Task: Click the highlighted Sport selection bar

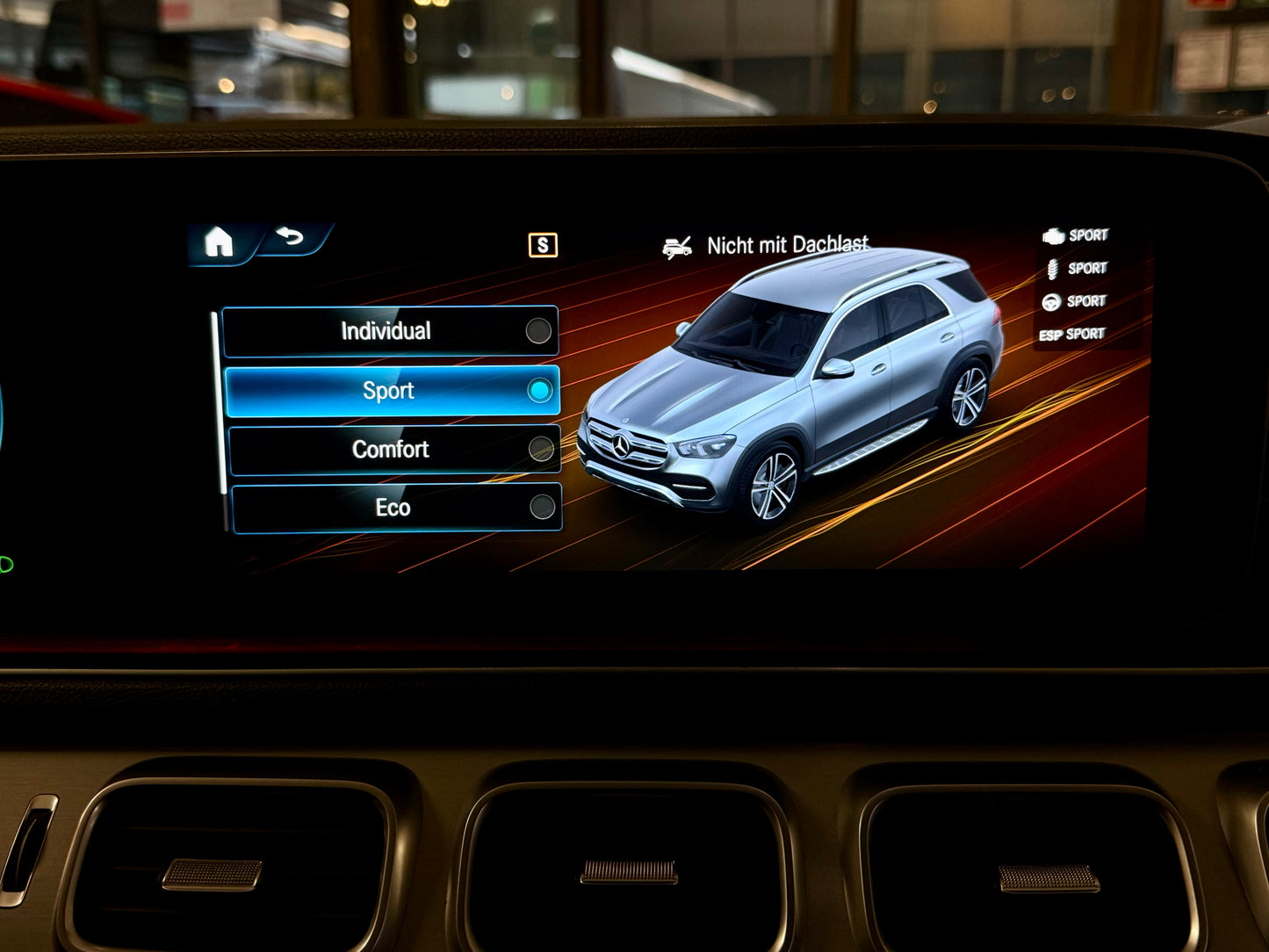Action: click(391, 390)
